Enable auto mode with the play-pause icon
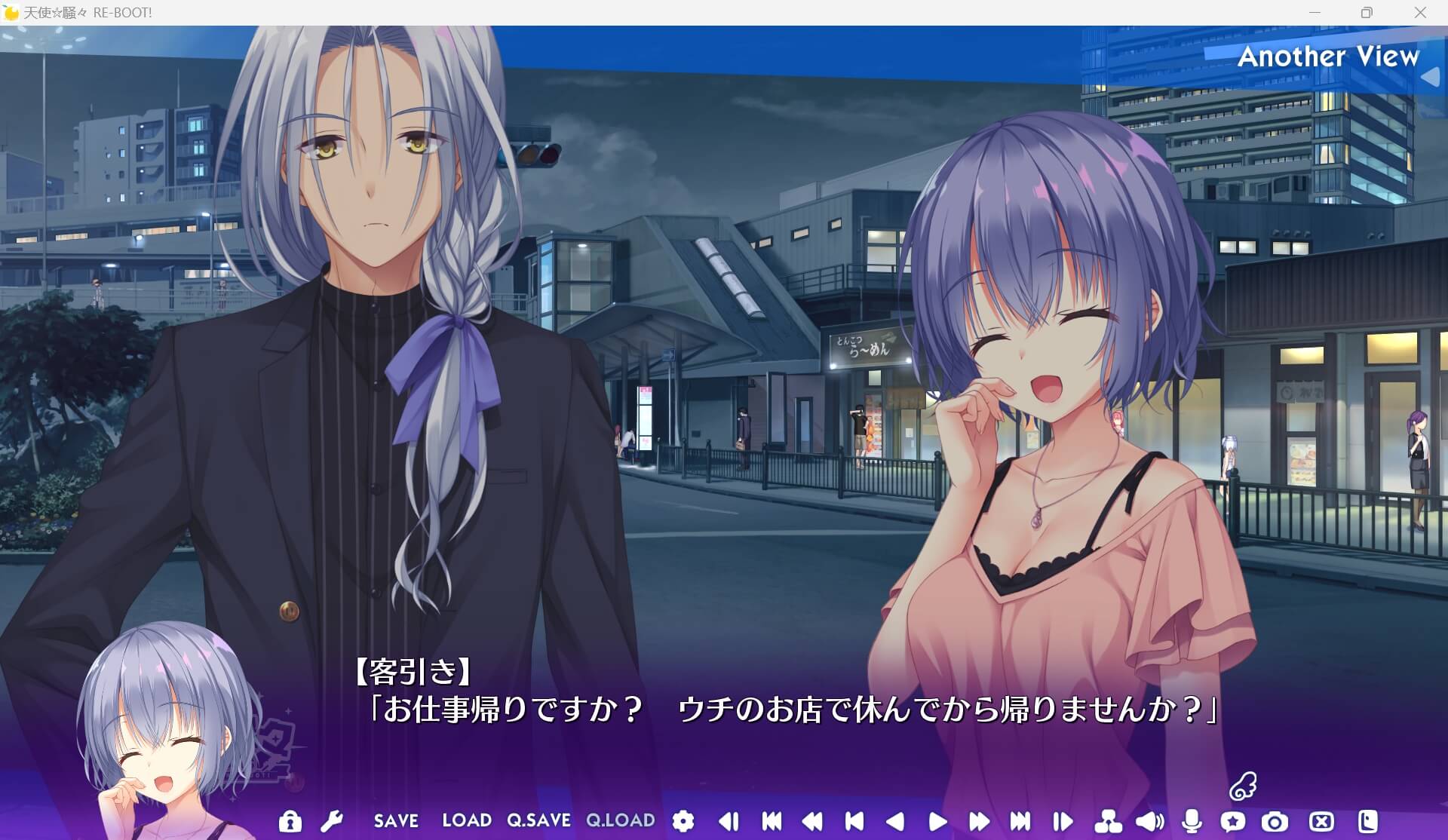 (x=1063, y=821)
